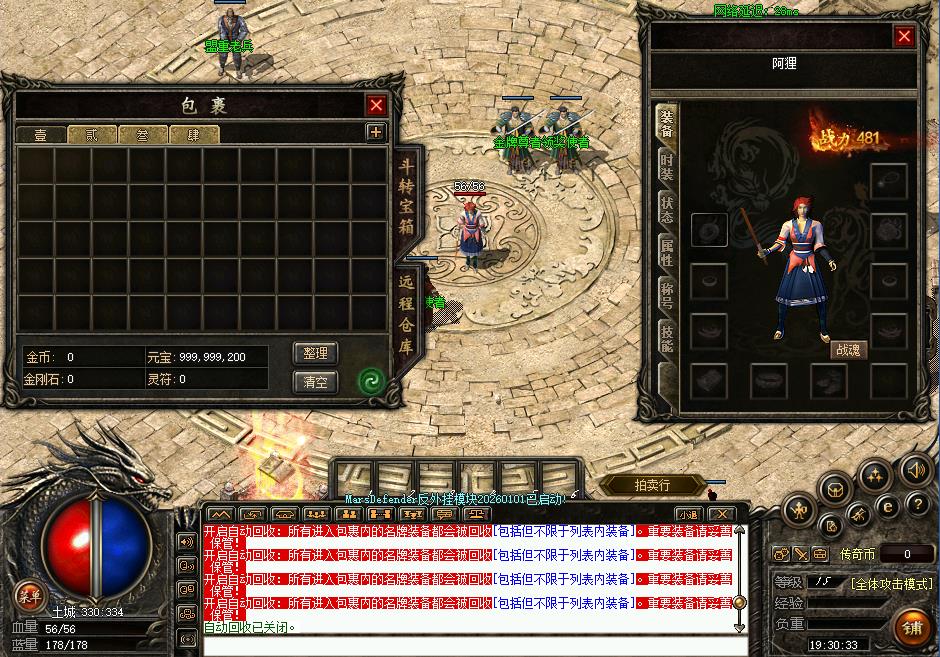The image size is (940, 657).
Task: Switch to bag tab 贰
Action: [92, 135]
